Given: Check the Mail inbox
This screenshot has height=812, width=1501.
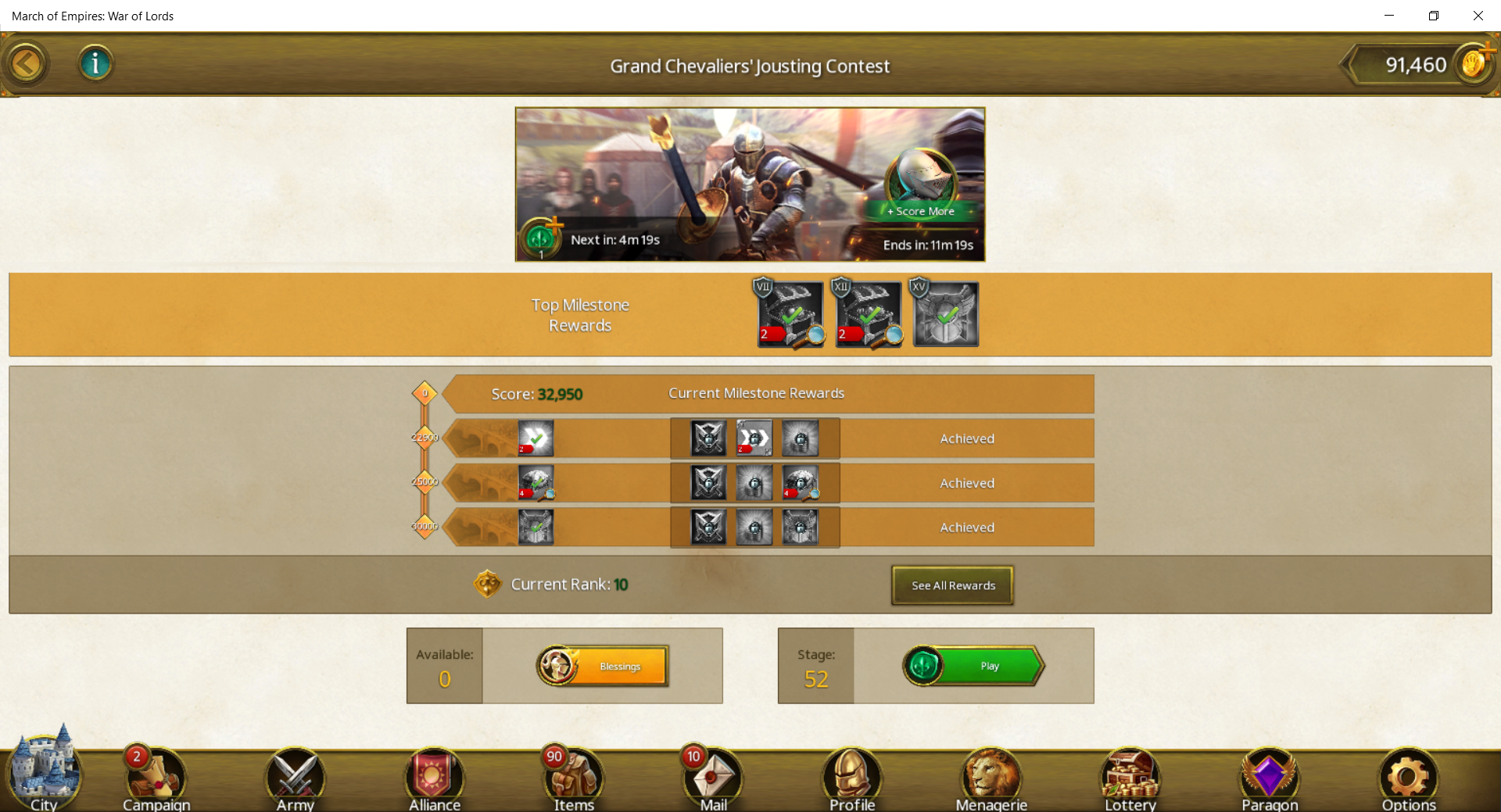Looking at the screenshot, I should [713, 778].
